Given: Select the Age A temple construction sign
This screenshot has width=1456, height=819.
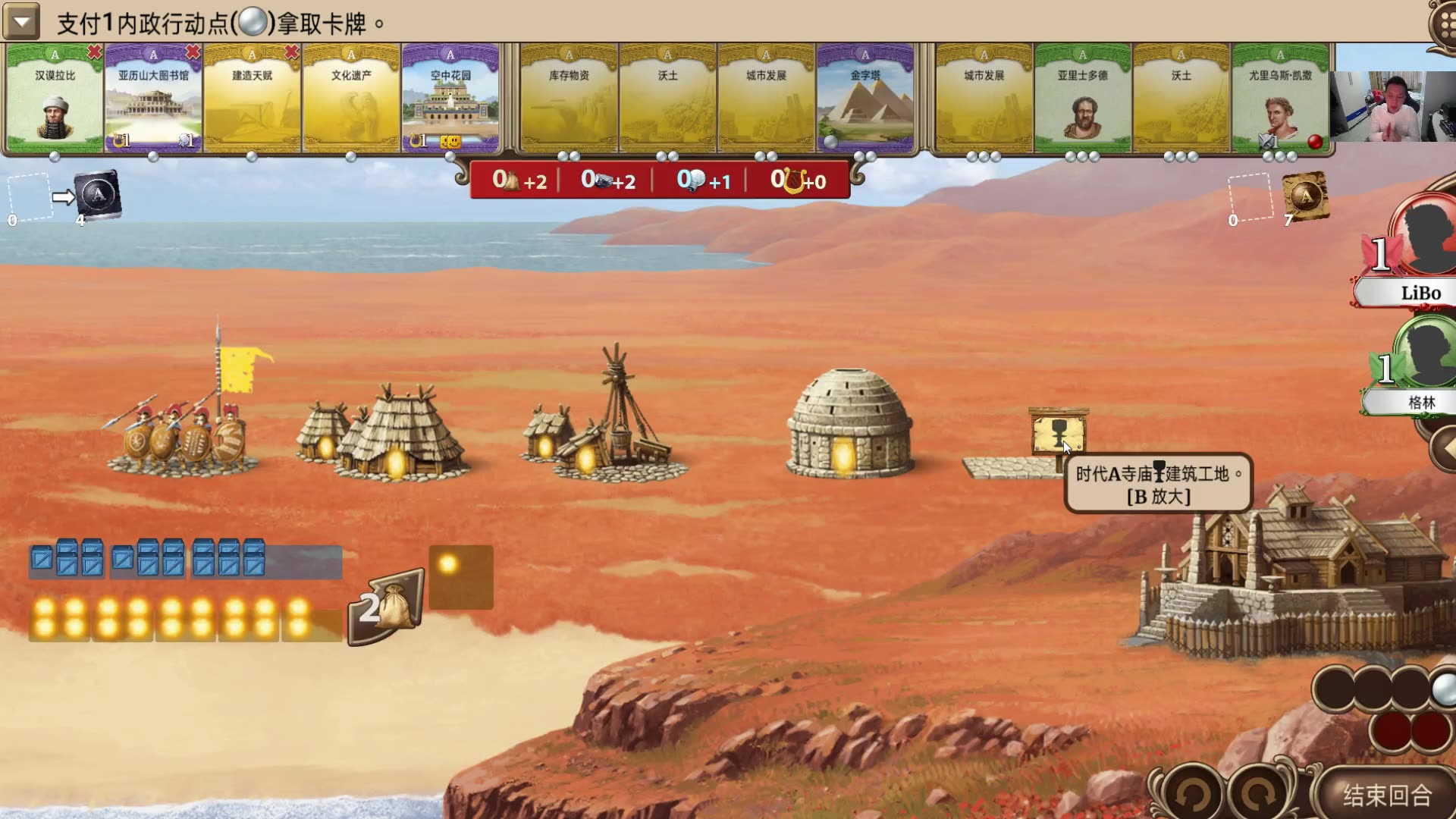Looking at the screenshot, I should click(x=1059, y=434).
